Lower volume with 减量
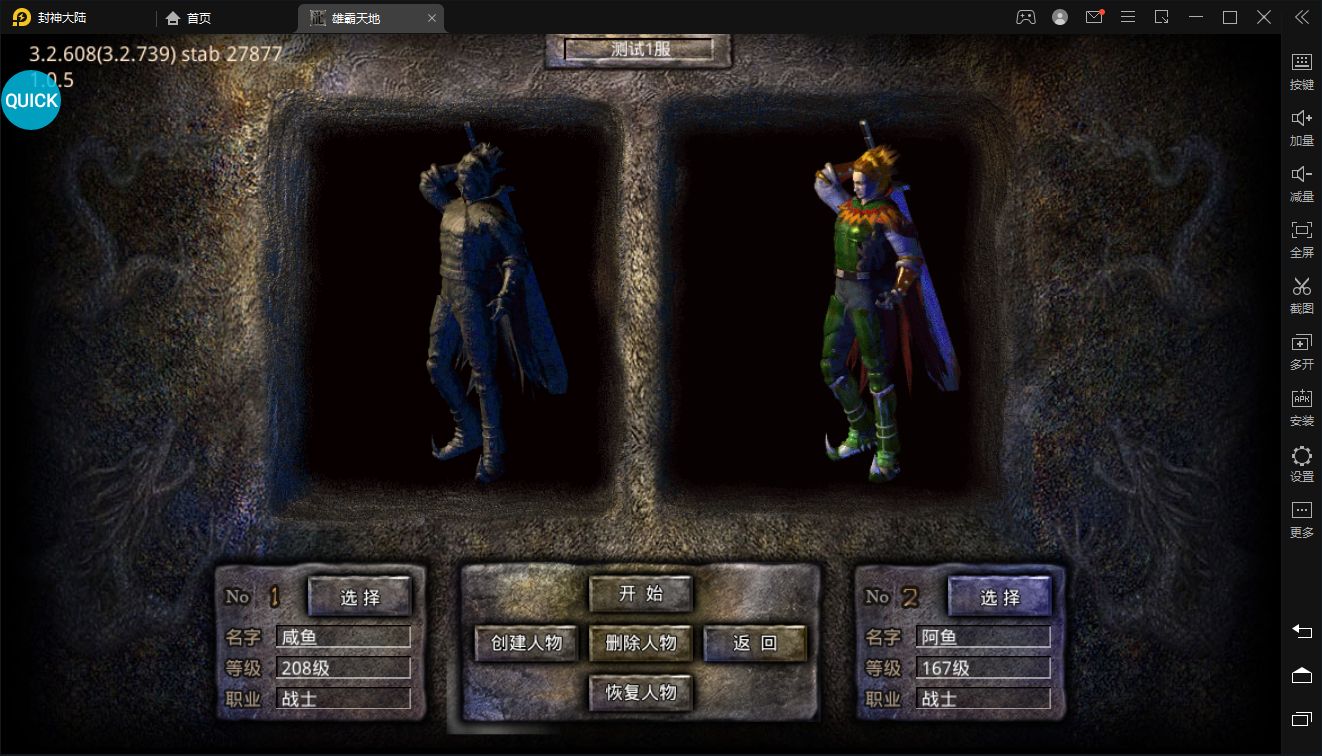Viewport: 1322px width, 756px height. pos(1301,184)
